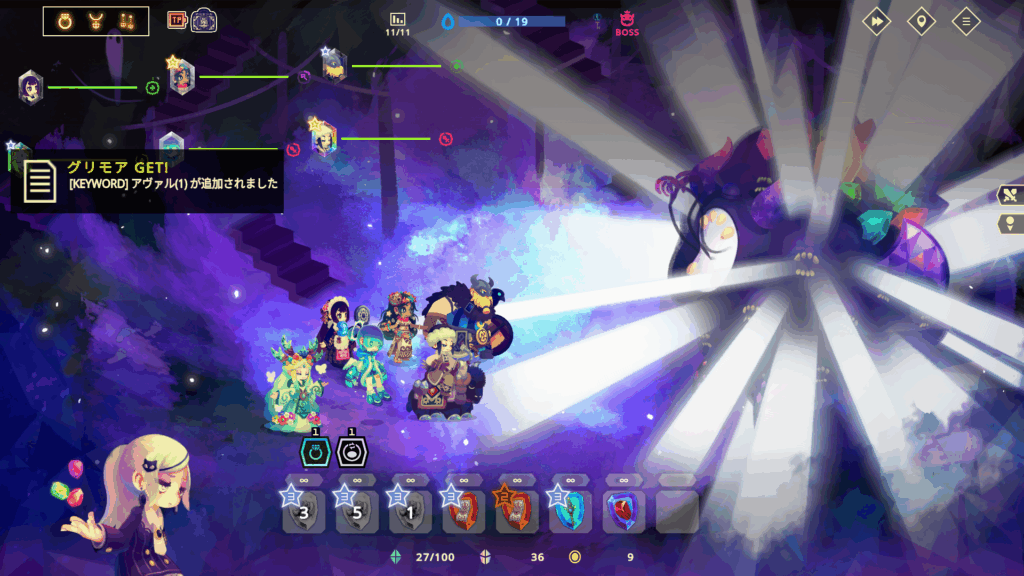Activate the teal ring hexagon skill
Viewport: 1024px width, 576px height.
pos(315,452)
